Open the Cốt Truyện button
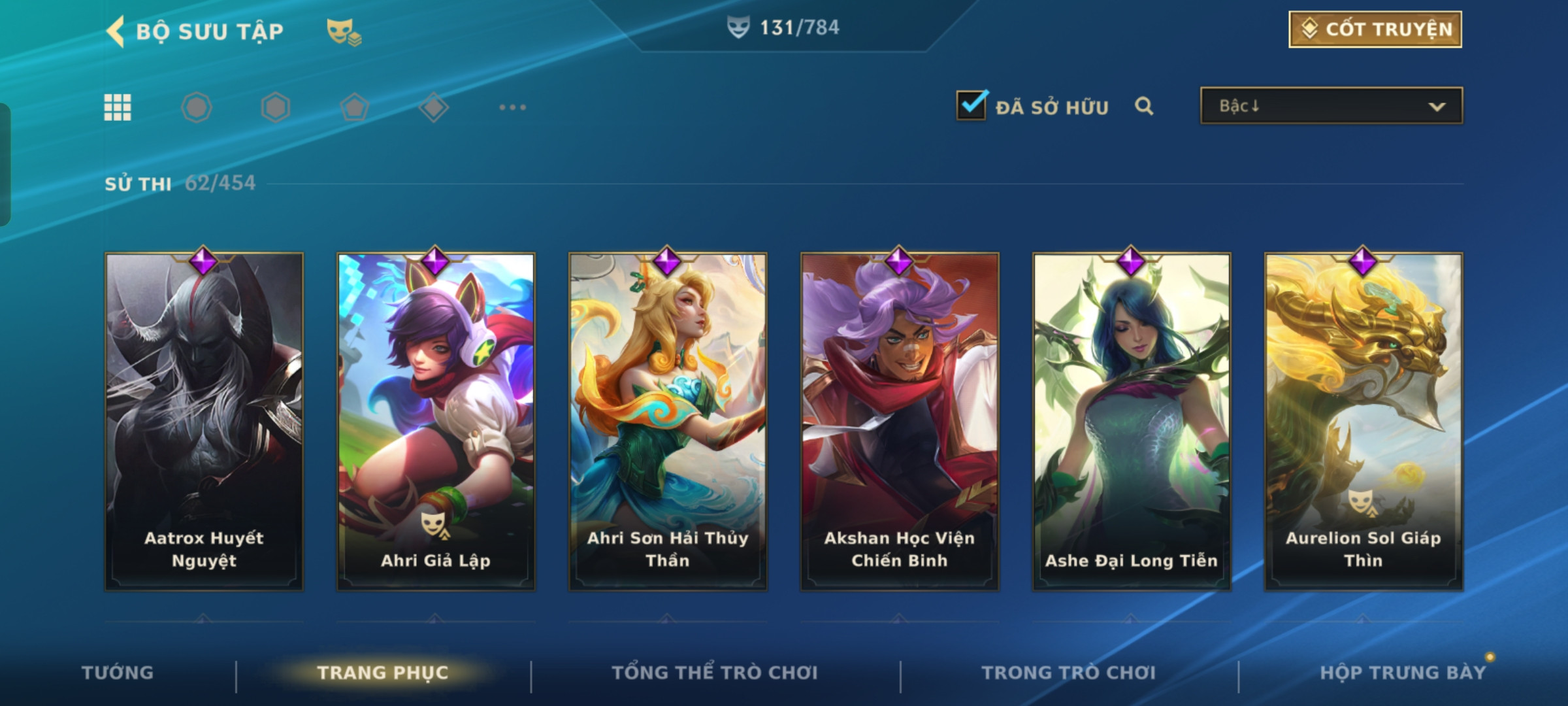The image size is (1568, 706). 1375,29
